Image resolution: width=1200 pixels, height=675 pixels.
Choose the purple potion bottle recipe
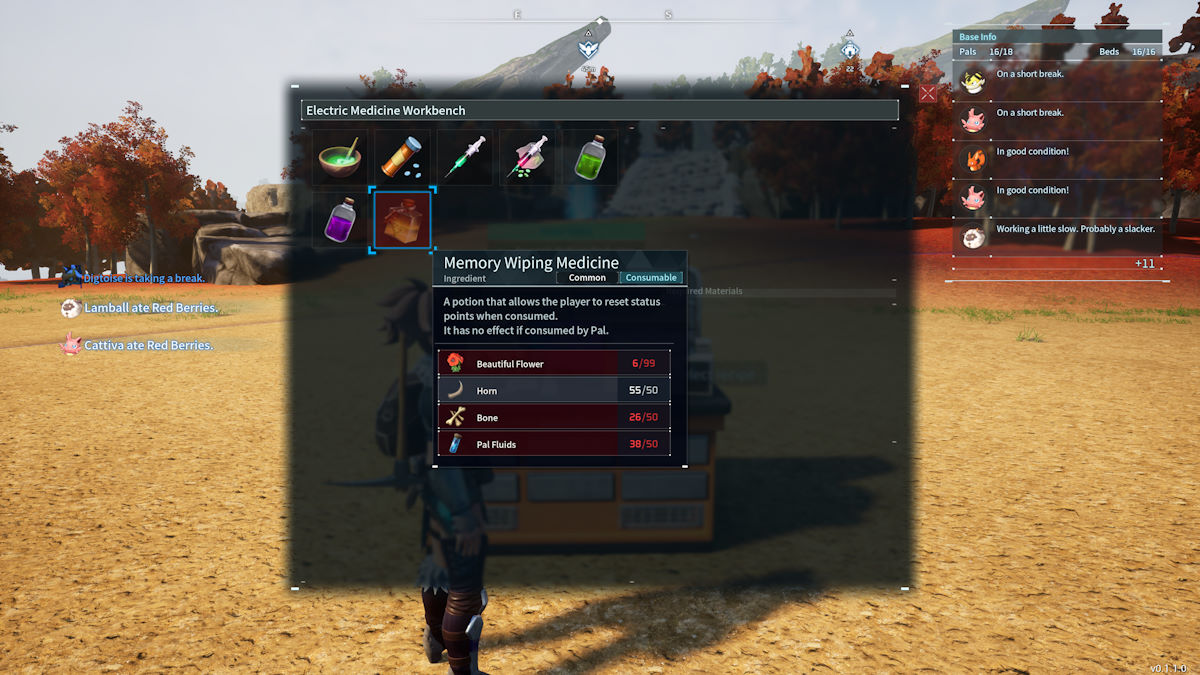[340, 221]
